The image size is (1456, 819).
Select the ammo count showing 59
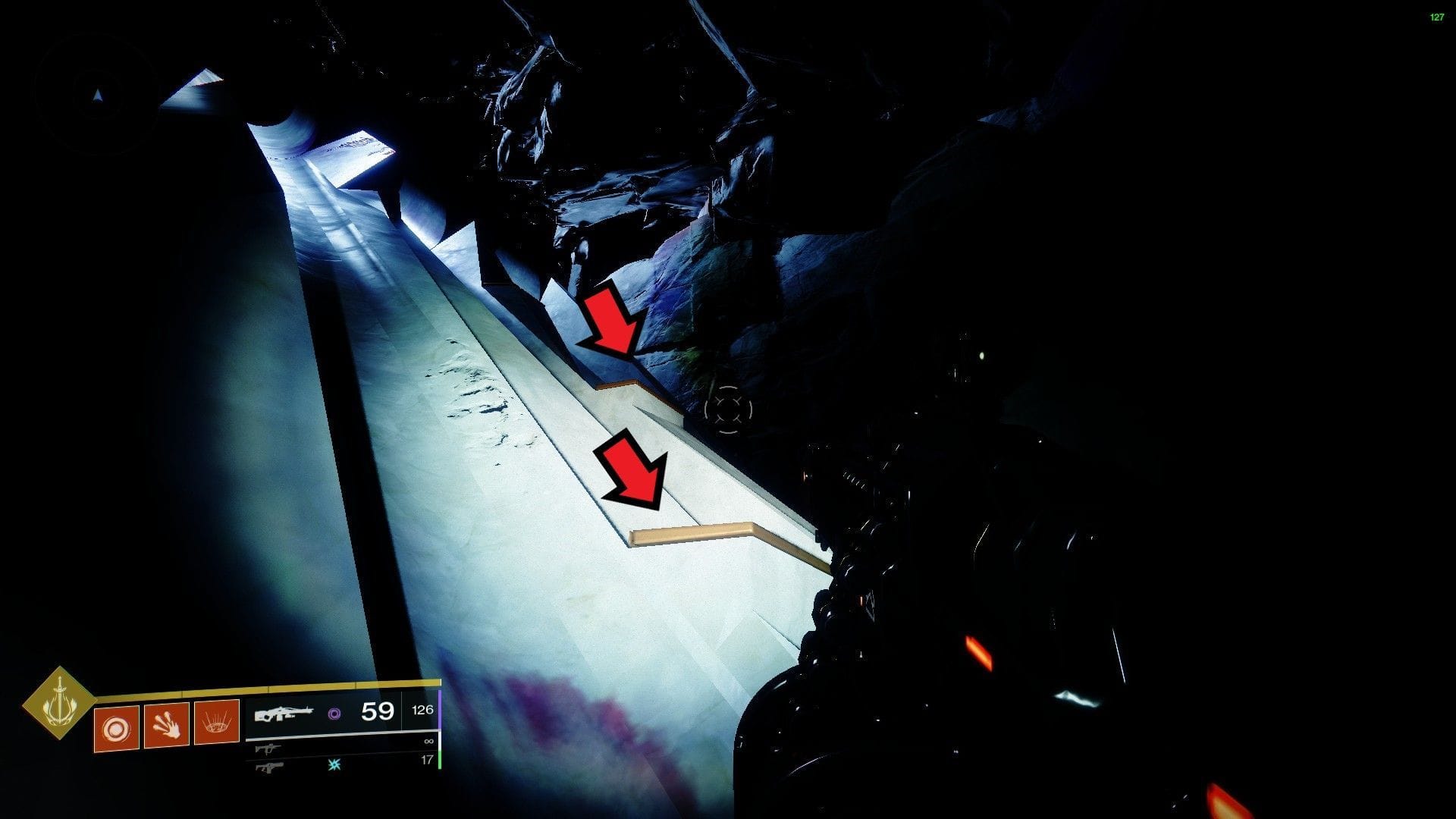377,713
